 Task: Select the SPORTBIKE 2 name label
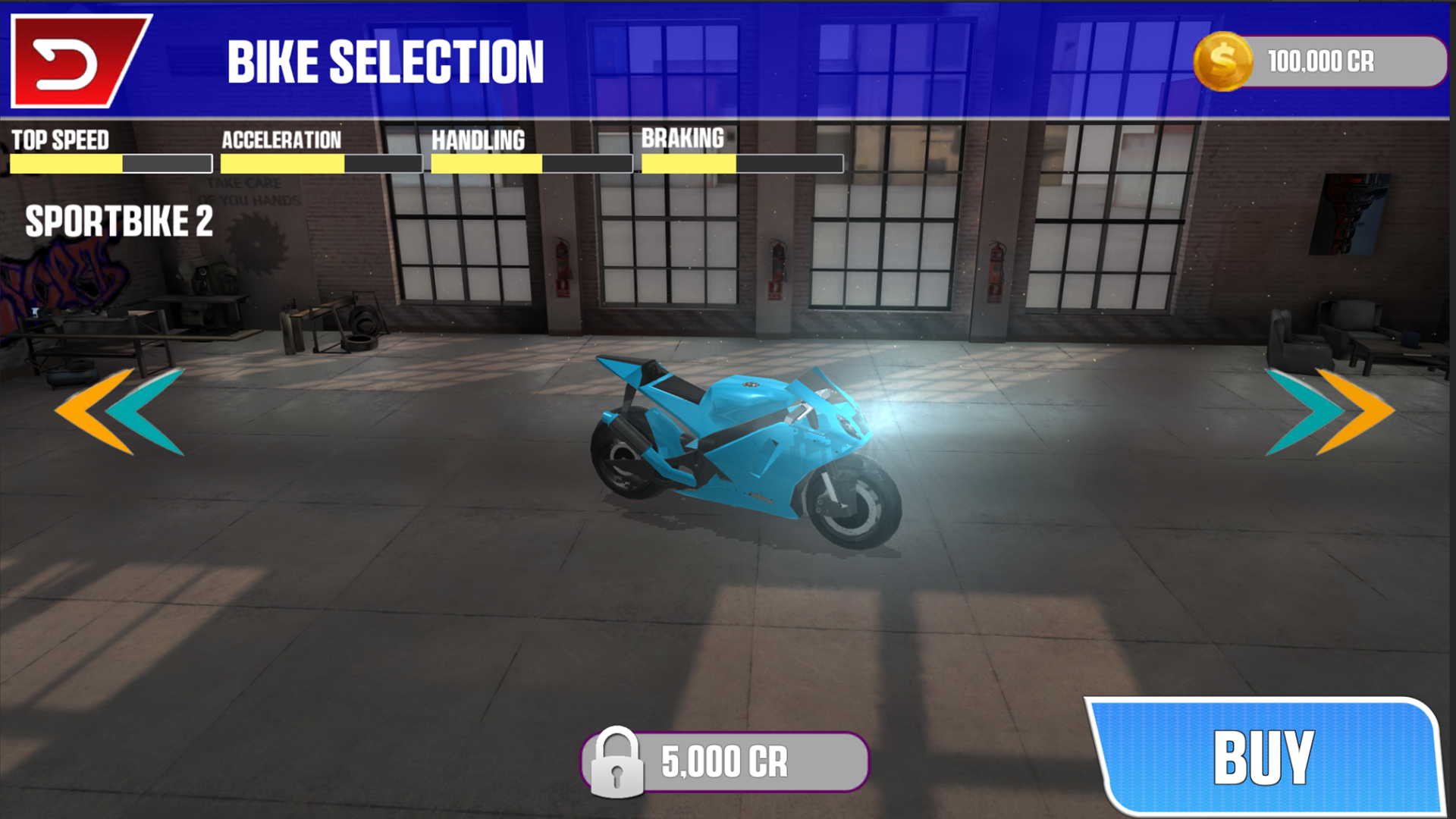tap(118, 223)
